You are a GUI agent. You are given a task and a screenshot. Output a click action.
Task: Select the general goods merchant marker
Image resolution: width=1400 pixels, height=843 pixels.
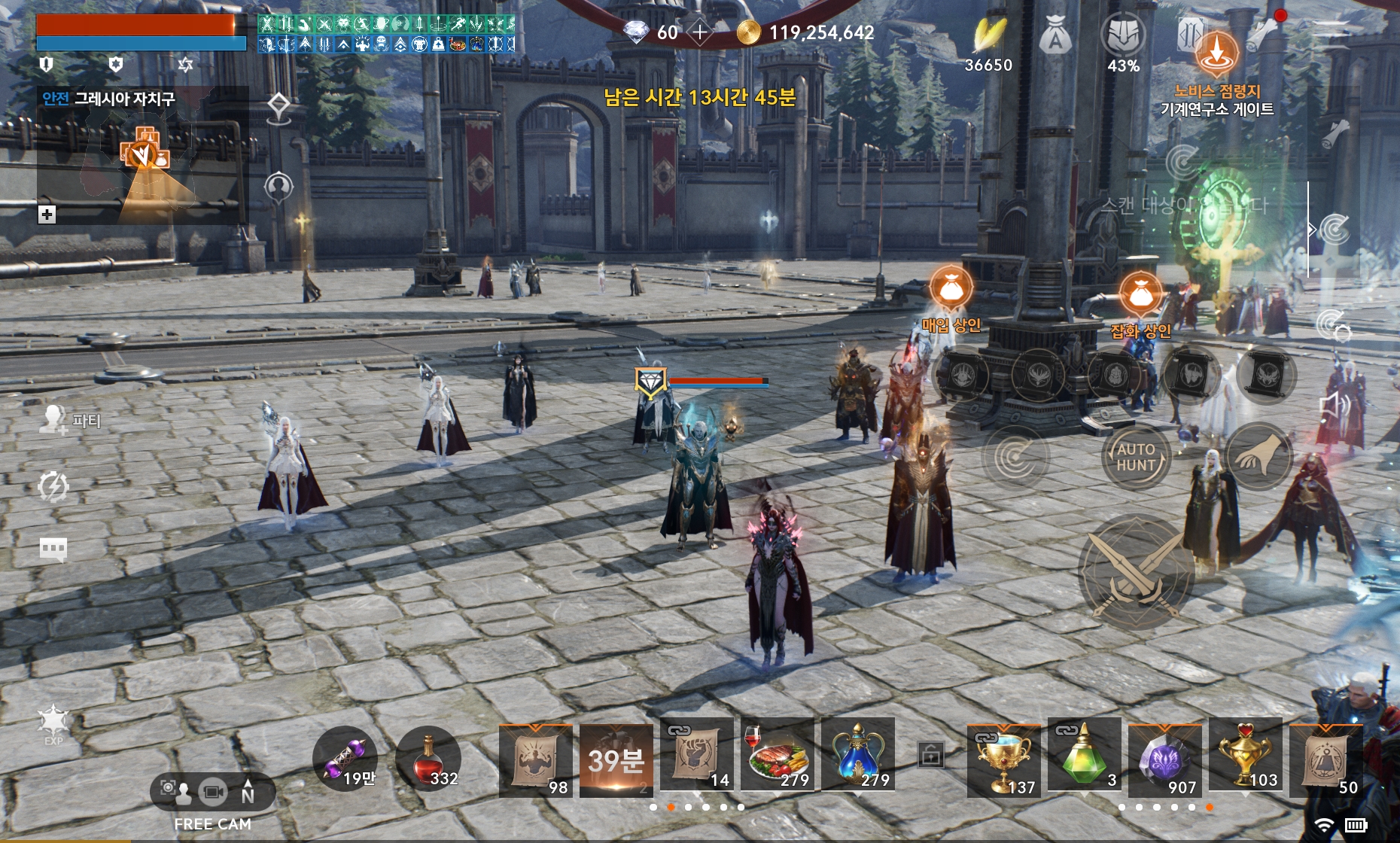1141,294
